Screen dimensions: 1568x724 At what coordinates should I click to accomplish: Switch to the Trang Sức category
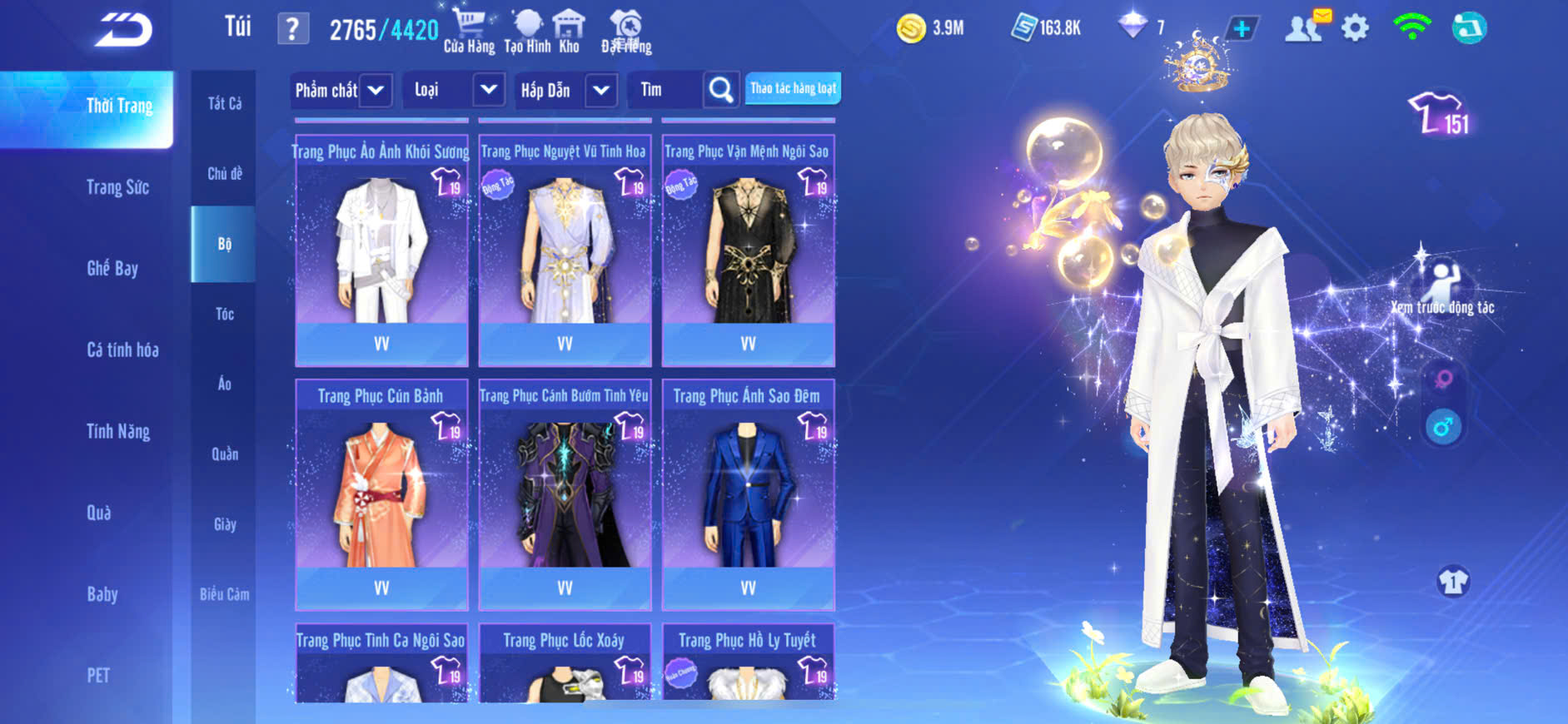(x=117, y=187)
